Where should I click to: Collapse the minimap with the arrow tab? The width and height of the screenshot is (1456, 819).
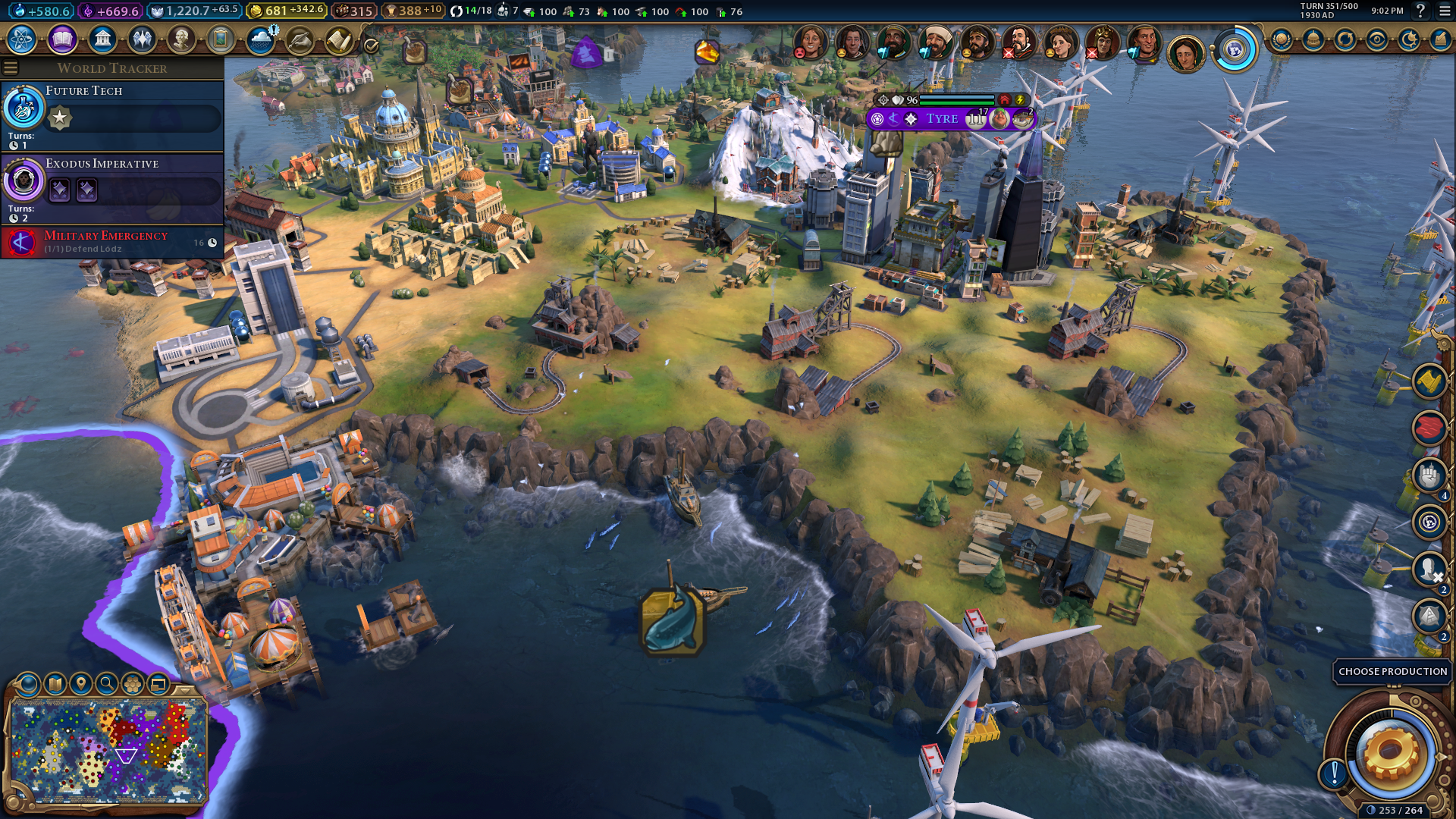[x=184, y=689]
